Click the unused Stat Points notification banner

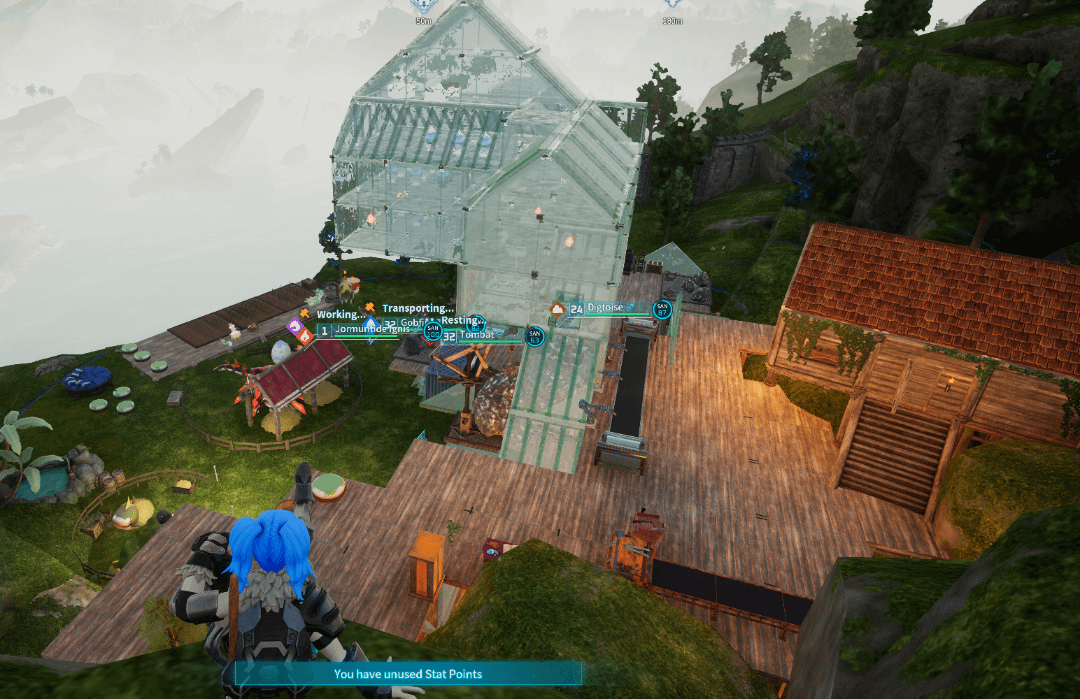tap(408, 674)
